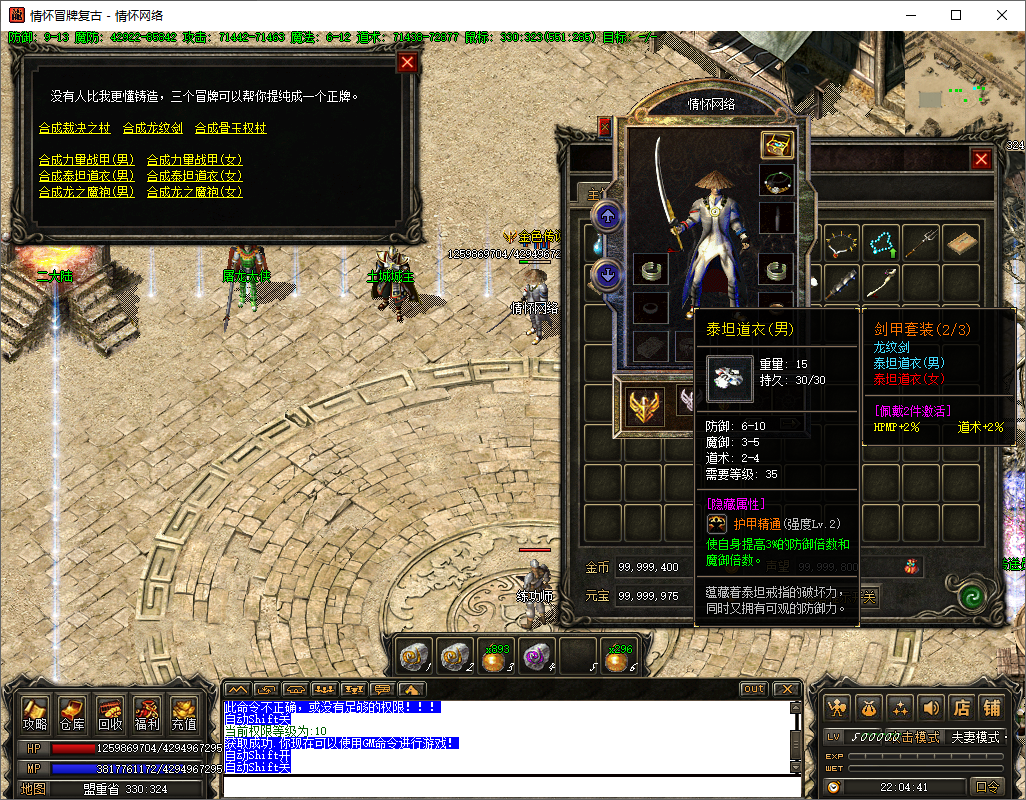Screen dimensions: 1026x800
Task: Toggle the speaker sound icon
Action: tap(930, 708)
